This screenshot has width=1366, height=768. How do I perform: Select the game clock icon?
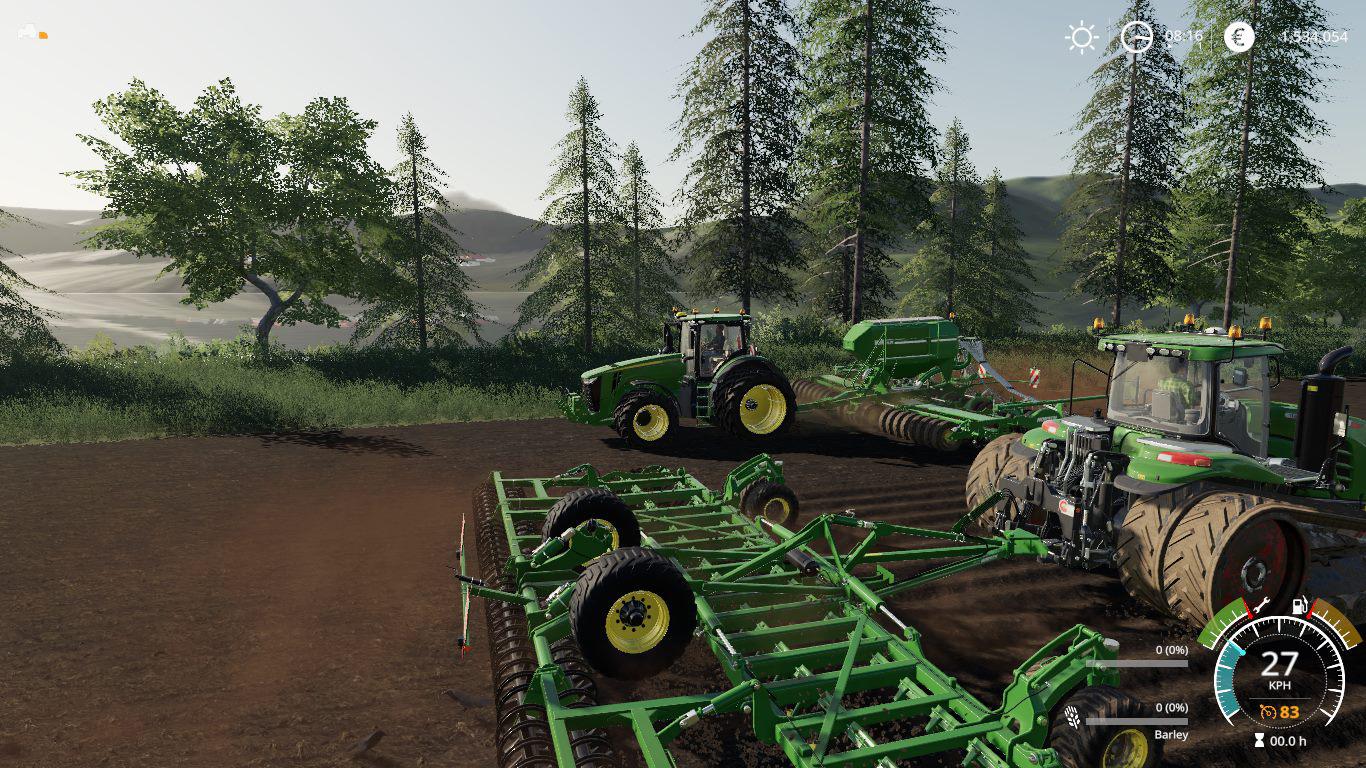(1136, 37)
